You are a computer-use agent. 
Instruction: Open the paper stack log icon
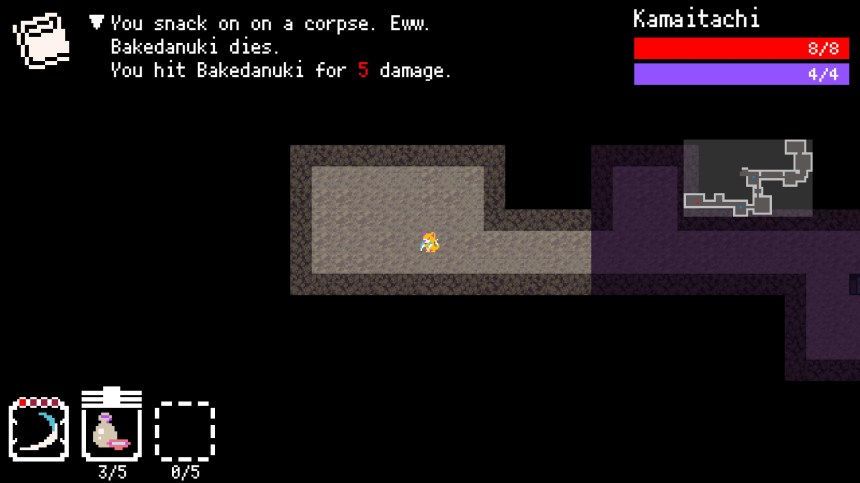pyautogui.click(x=41, y=39)
